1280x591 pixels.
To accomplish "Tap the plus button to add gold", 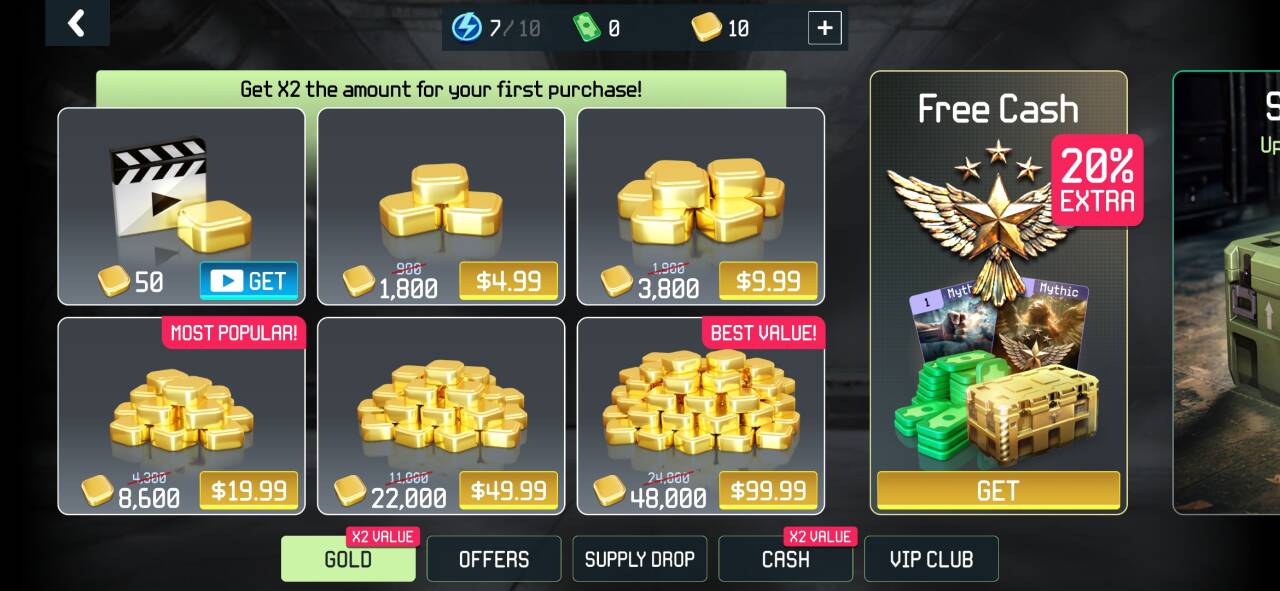I will [x=824, y=28].
